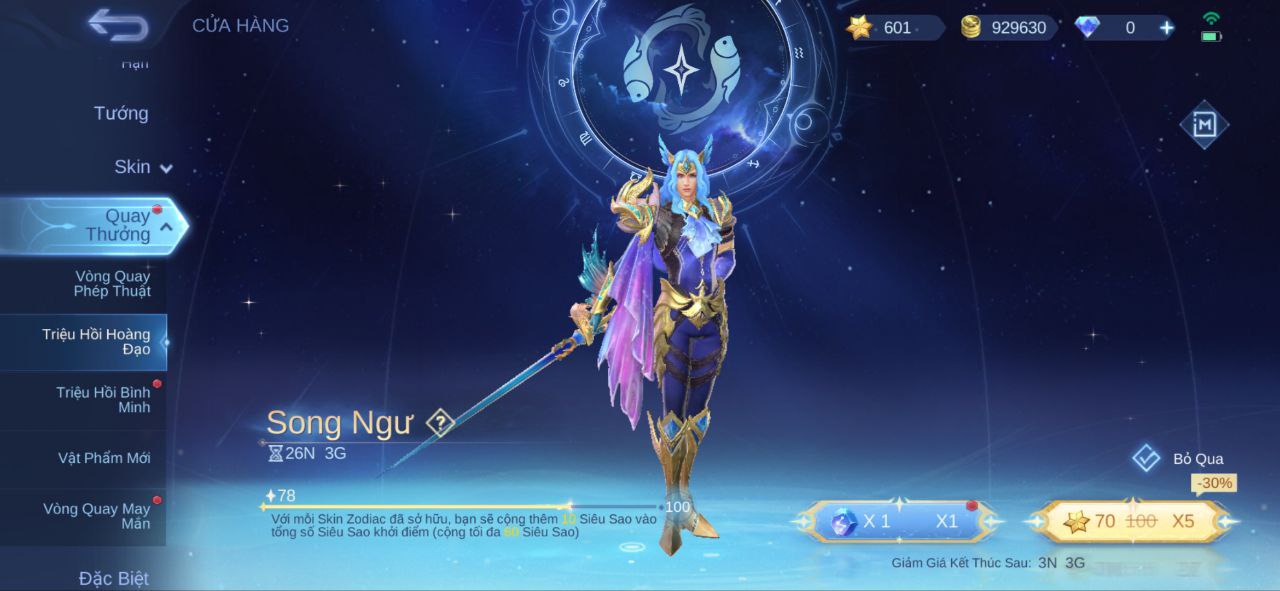Open Triệu Hồi Bình Minh

(103, 400)
